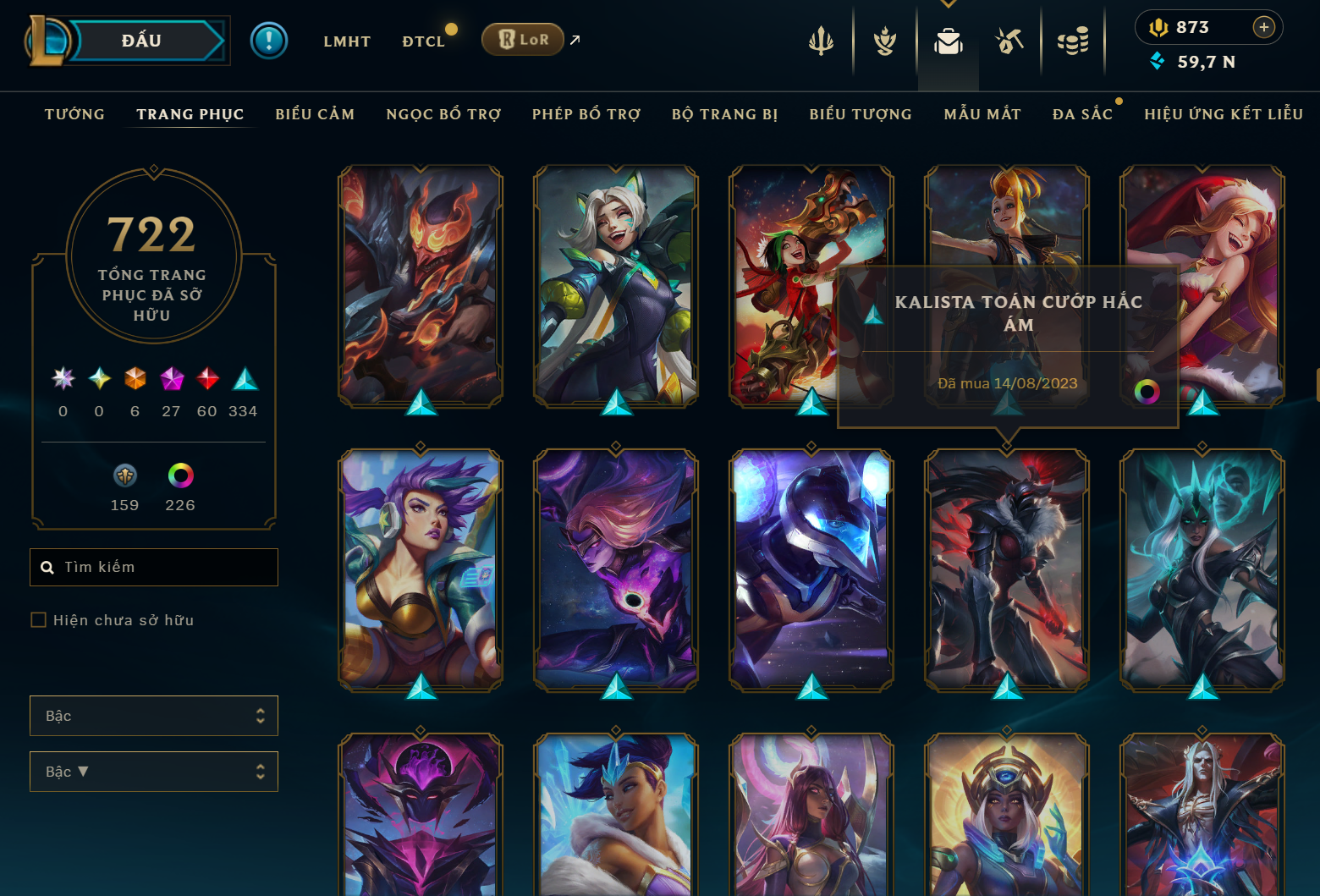Viewport: 1320px width, 896px height.
Task: Enable the 'Hiện chưa sở hữu' checkbox
Action: [x=38, y=619]
